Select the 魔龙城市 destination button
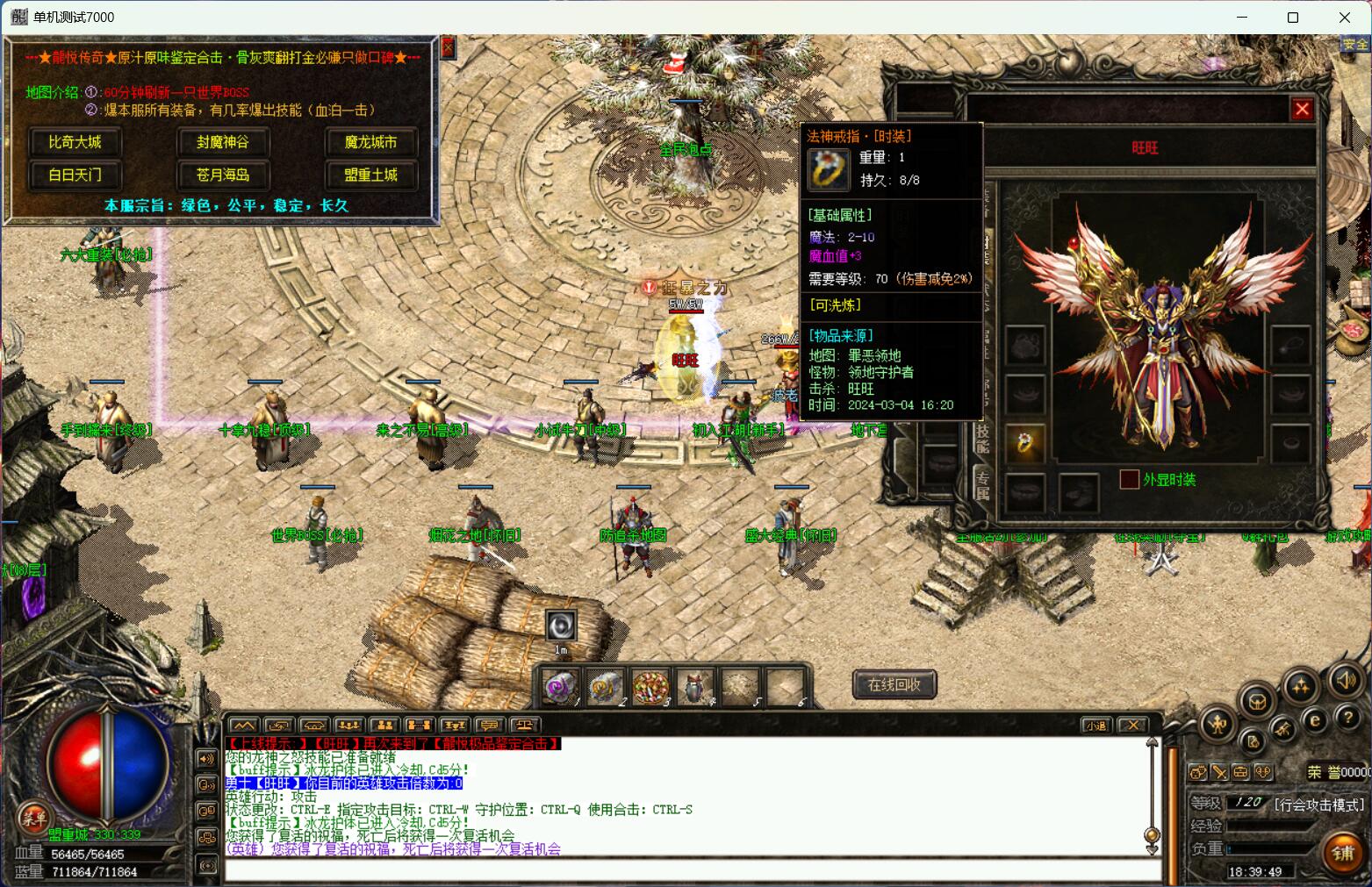The height and width of the screenshot is (887, 1372). (x=370, y=142)
